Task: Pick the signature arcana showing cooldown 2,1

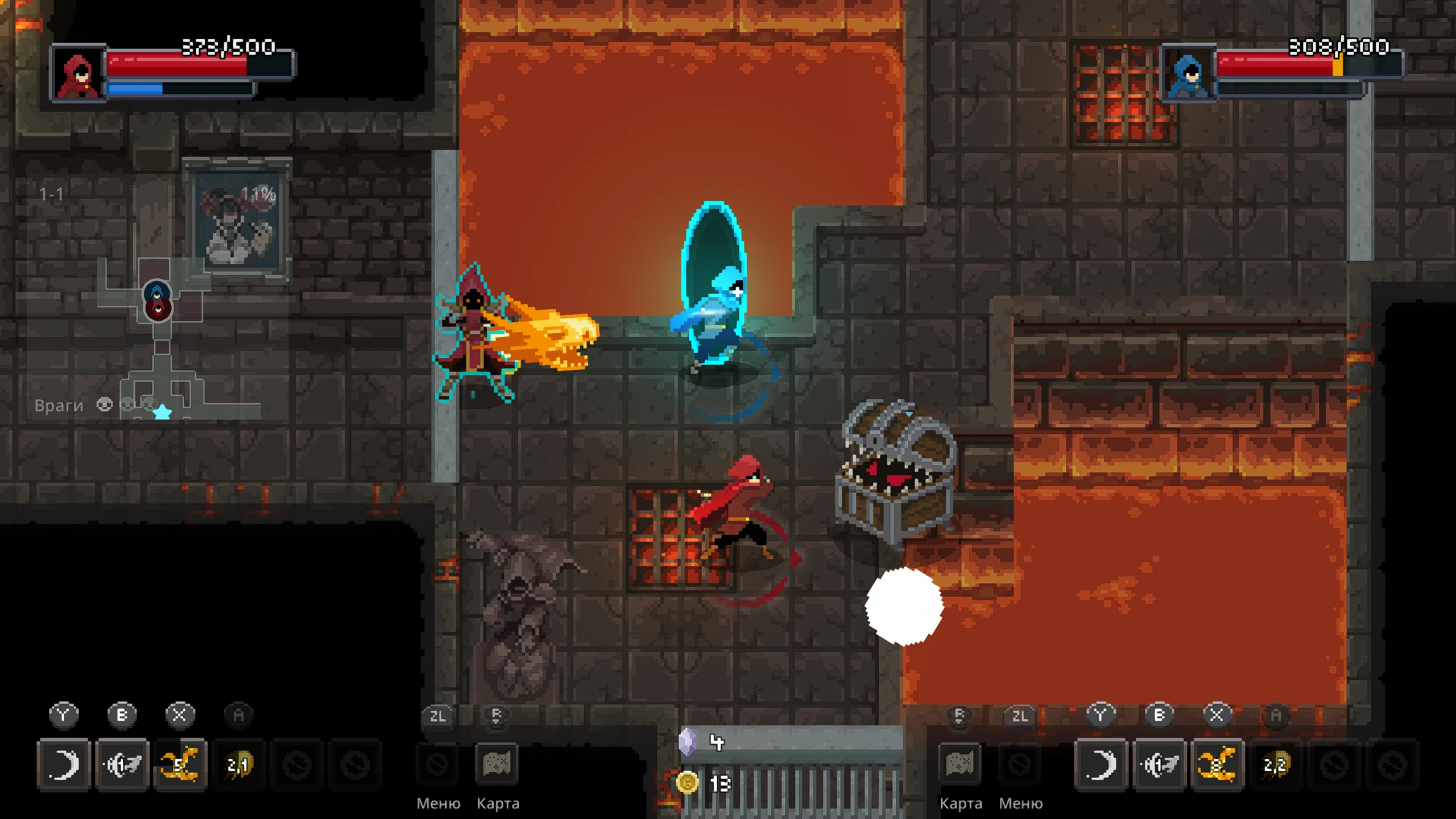Action: [x=238, y=764]
